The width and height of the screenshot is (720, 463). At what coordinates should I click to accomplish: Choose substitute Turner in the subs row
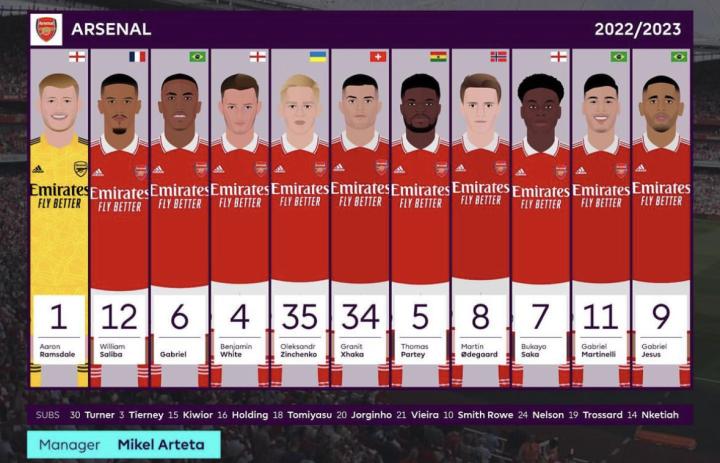point(99,415)
